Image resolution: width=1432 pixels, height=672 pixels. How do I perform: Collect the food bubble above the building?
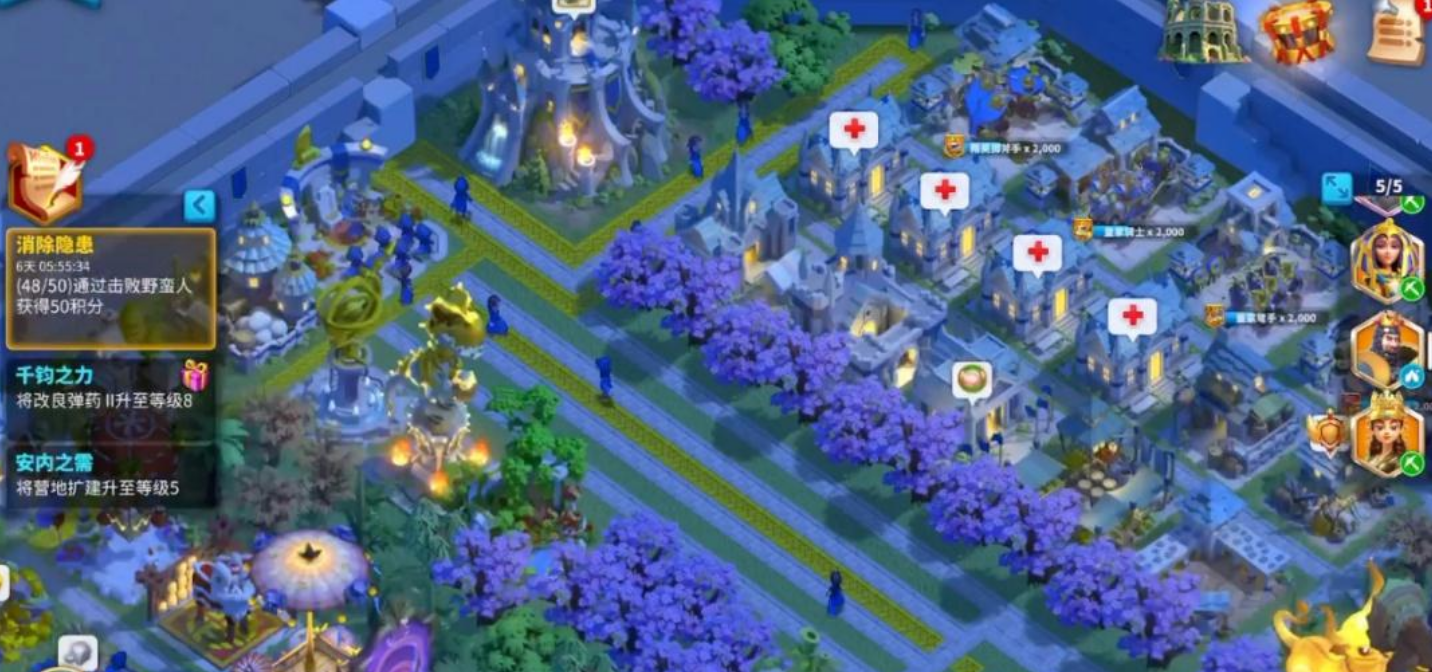point(971,381)
